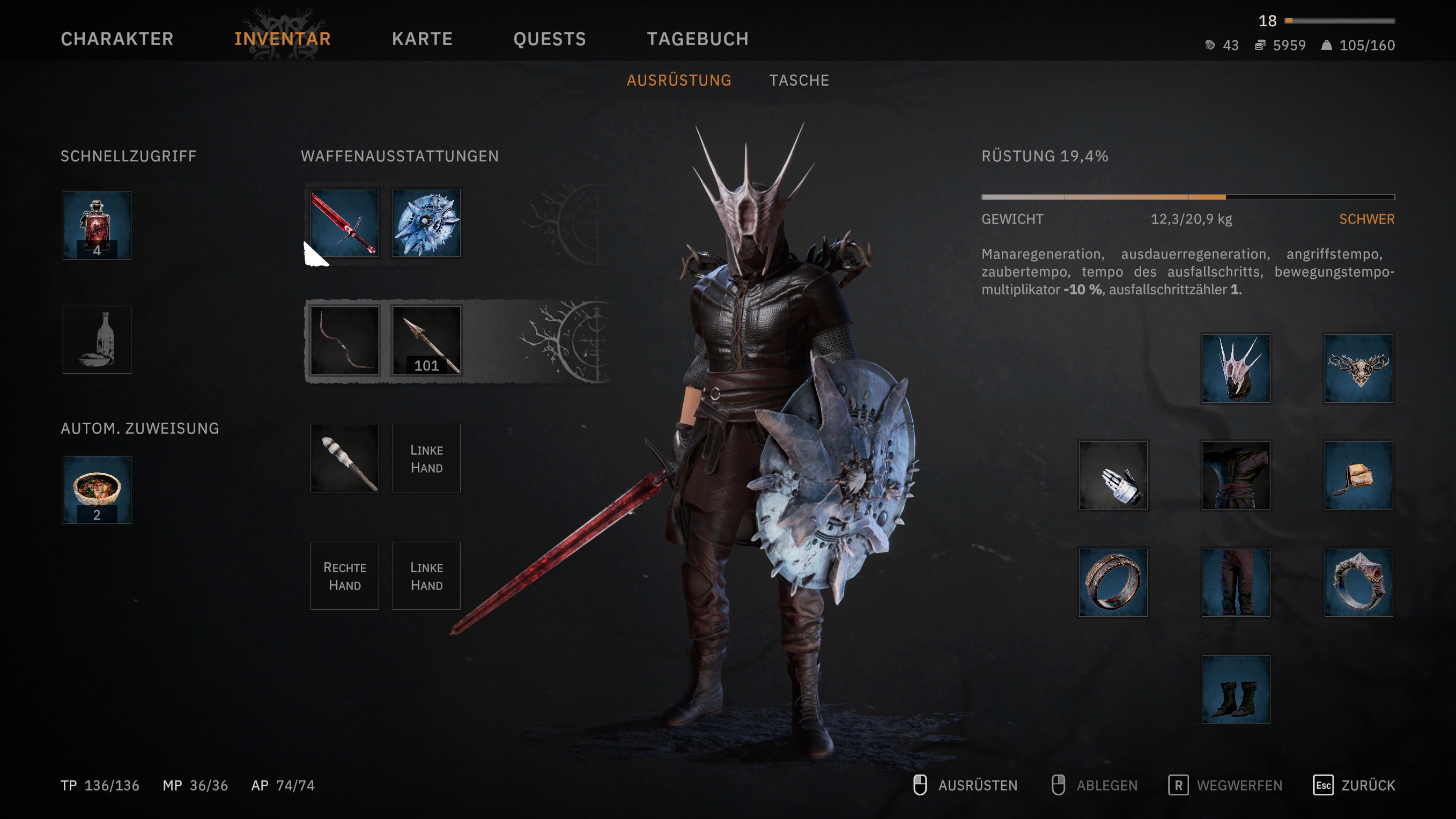Select the spiked helmet armor slot
The image size is (1456, 819).
1236,368
